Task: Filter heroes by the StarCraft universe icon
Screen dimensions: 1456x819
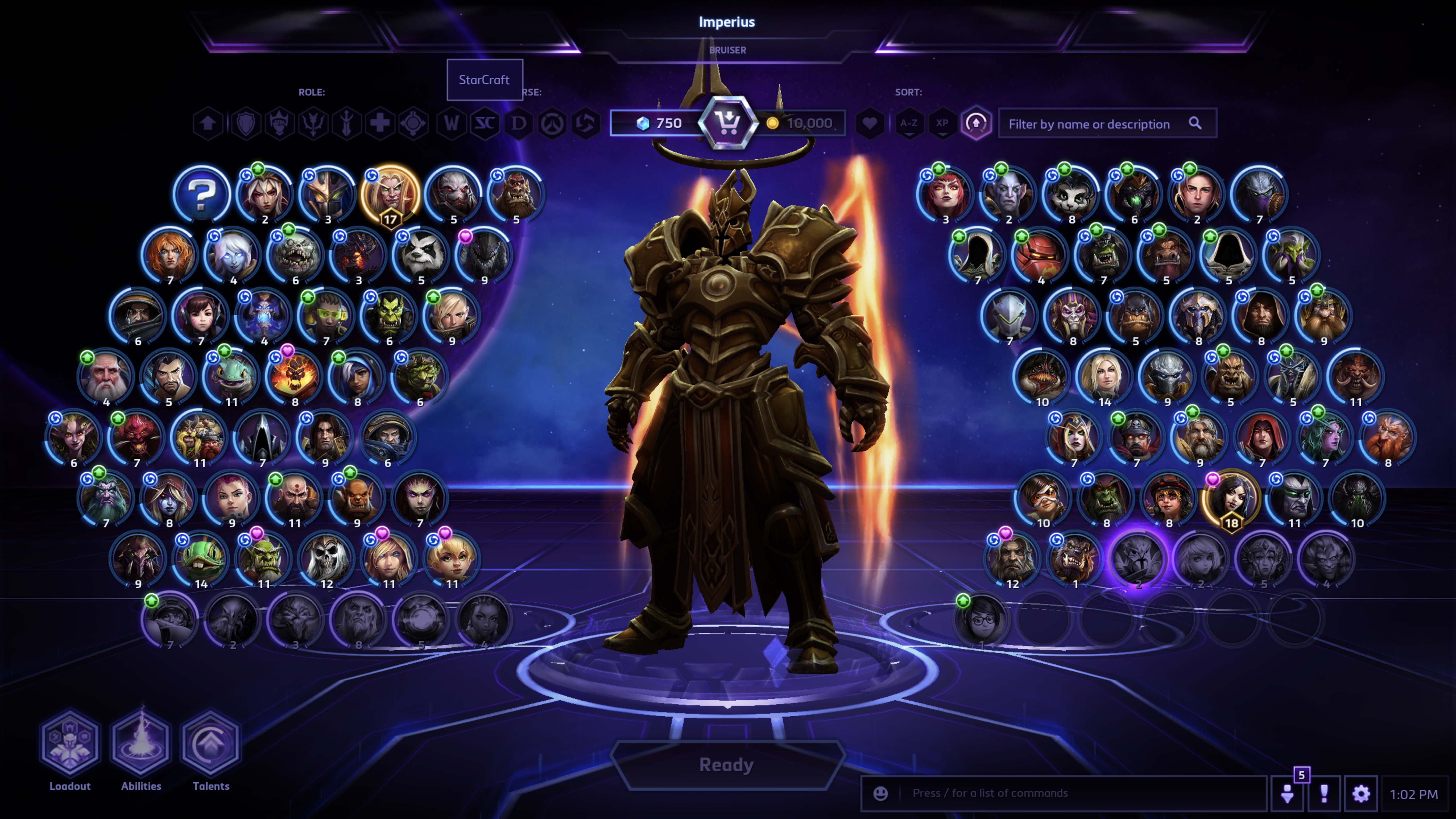Action: coord(484,123)
